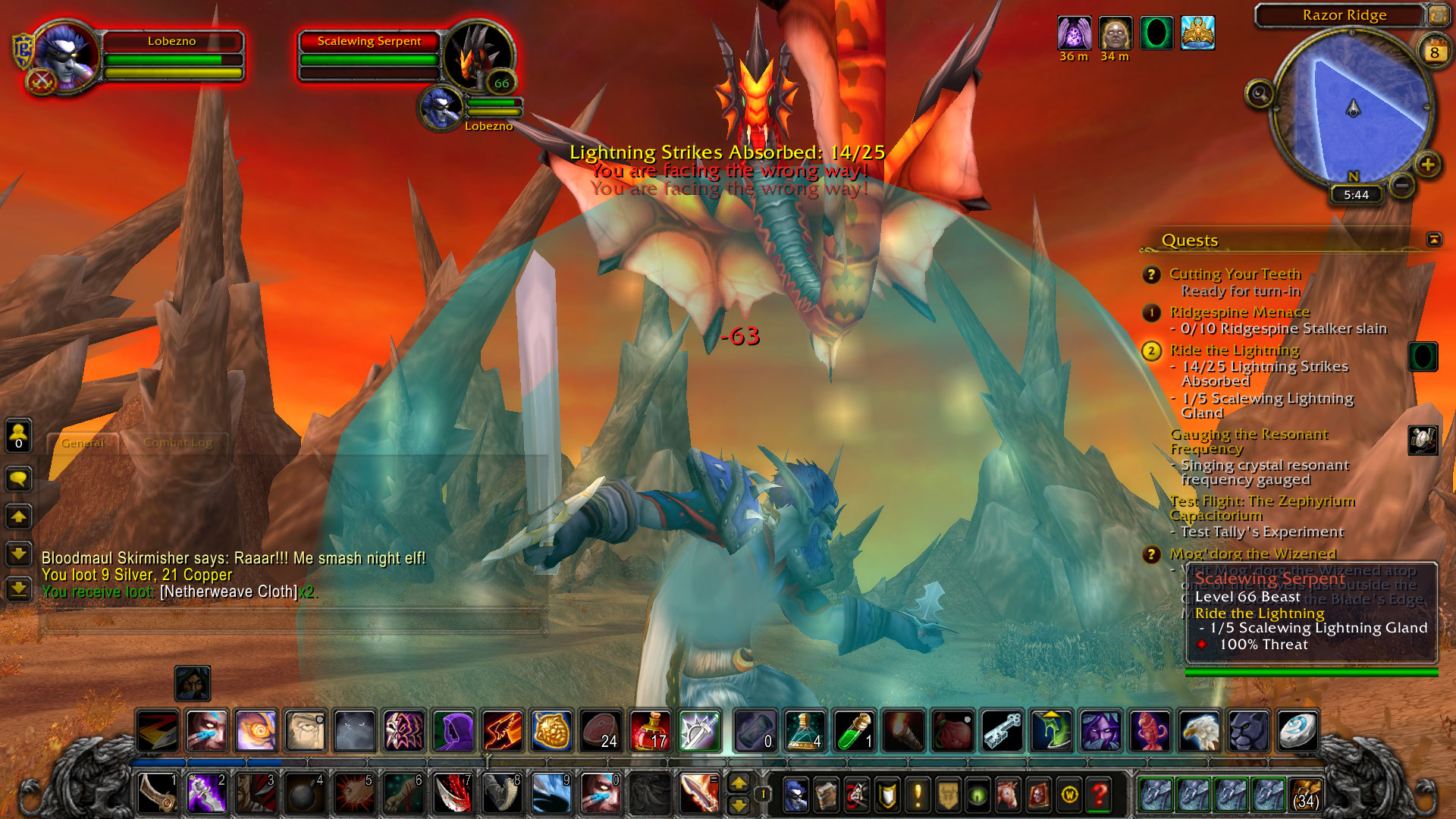Open the red question mark help button
1456x819 pixels.
pyautogui.click(x=1099, y=795)
